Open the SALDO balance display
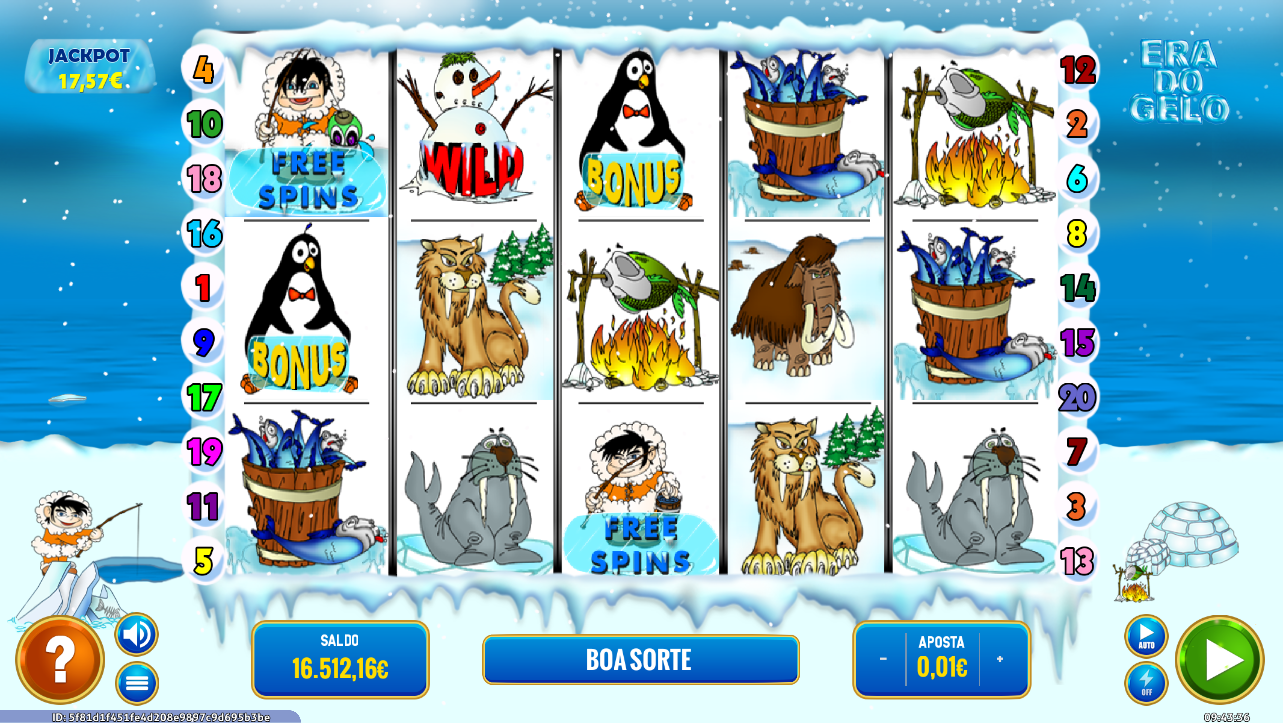Viewport: 1283px width, 723px height. (x=340, y=659)
